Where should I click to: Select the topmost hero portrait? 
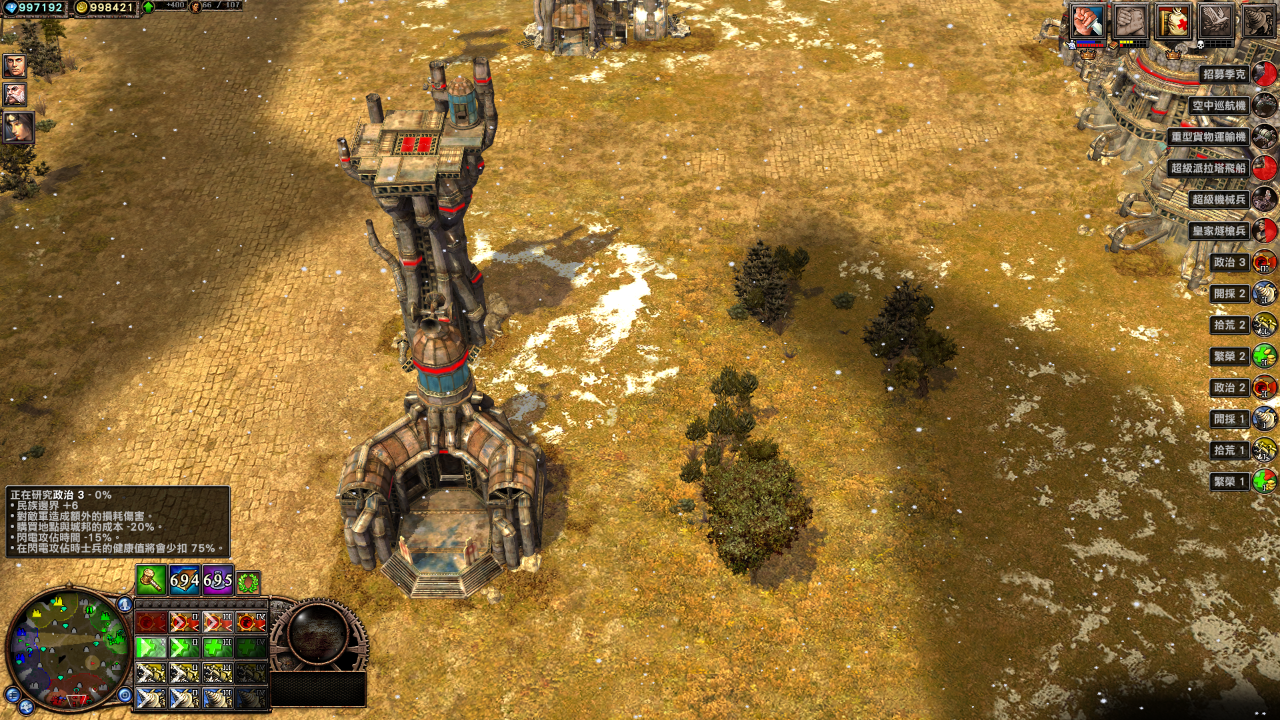[x=15, y=66]
